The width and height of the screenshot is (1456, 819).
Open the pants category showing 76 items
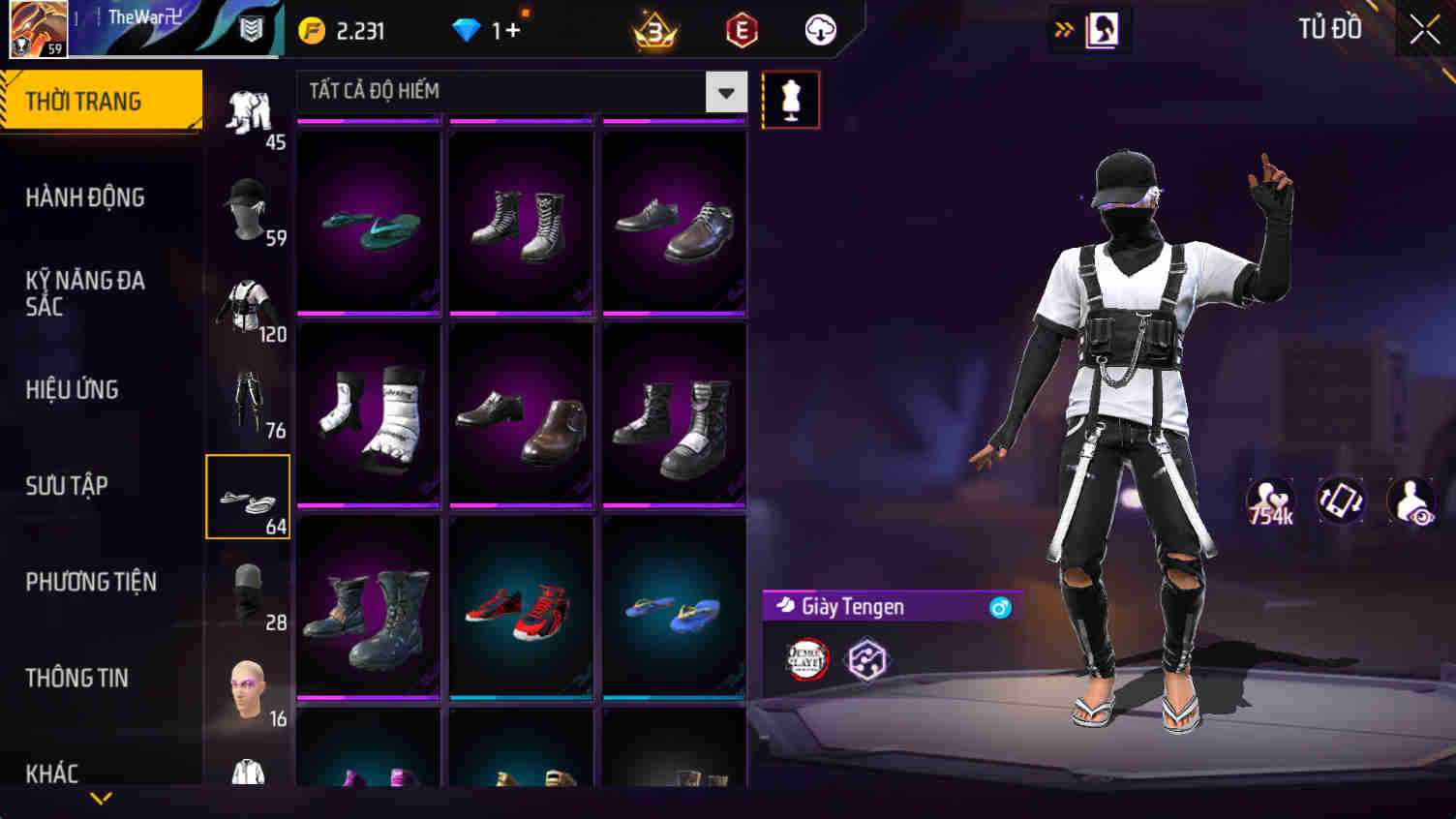[248, 399]
